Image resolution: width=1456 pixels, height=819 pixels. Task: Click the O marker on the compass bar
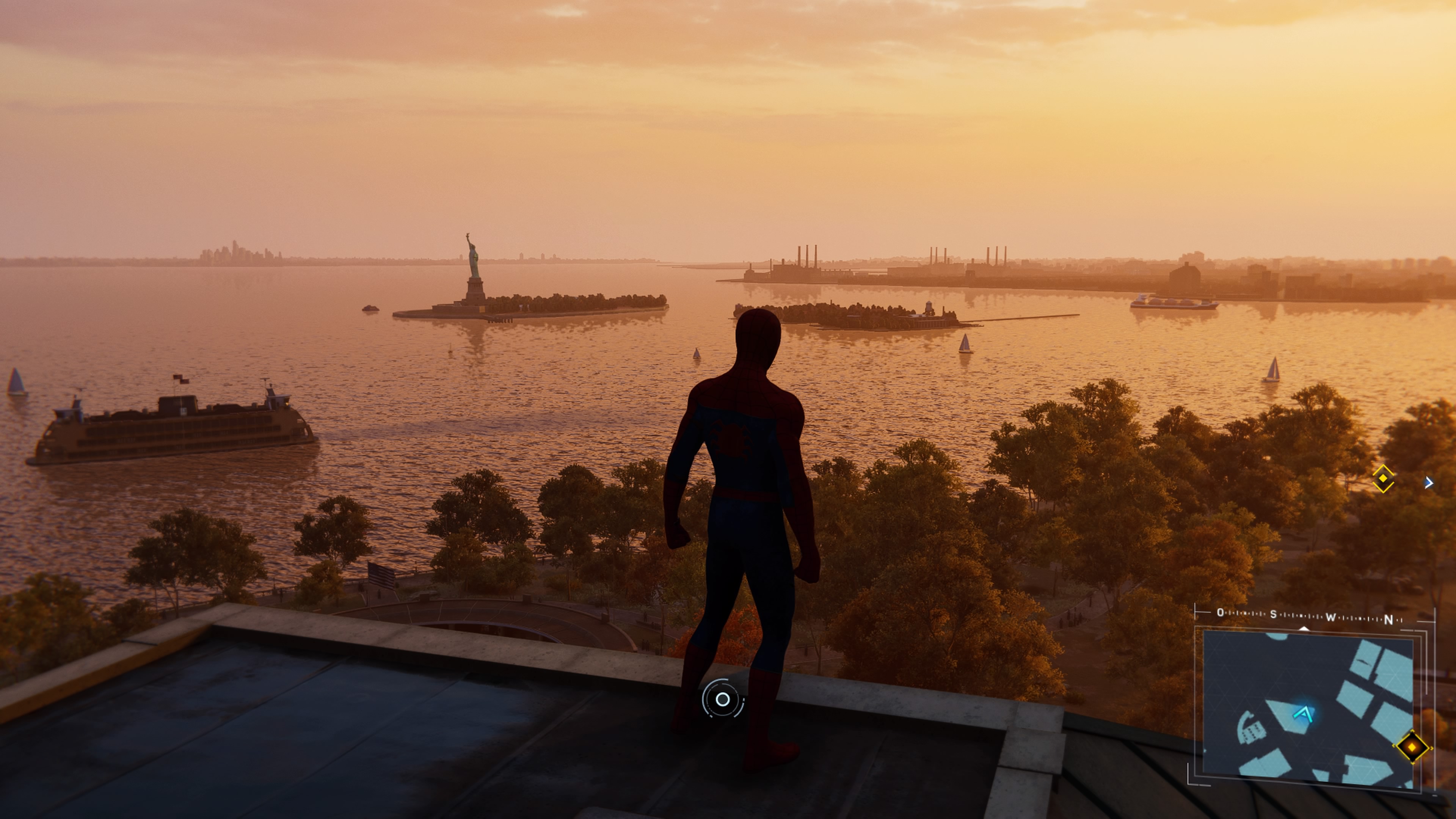pos(1221,613)
